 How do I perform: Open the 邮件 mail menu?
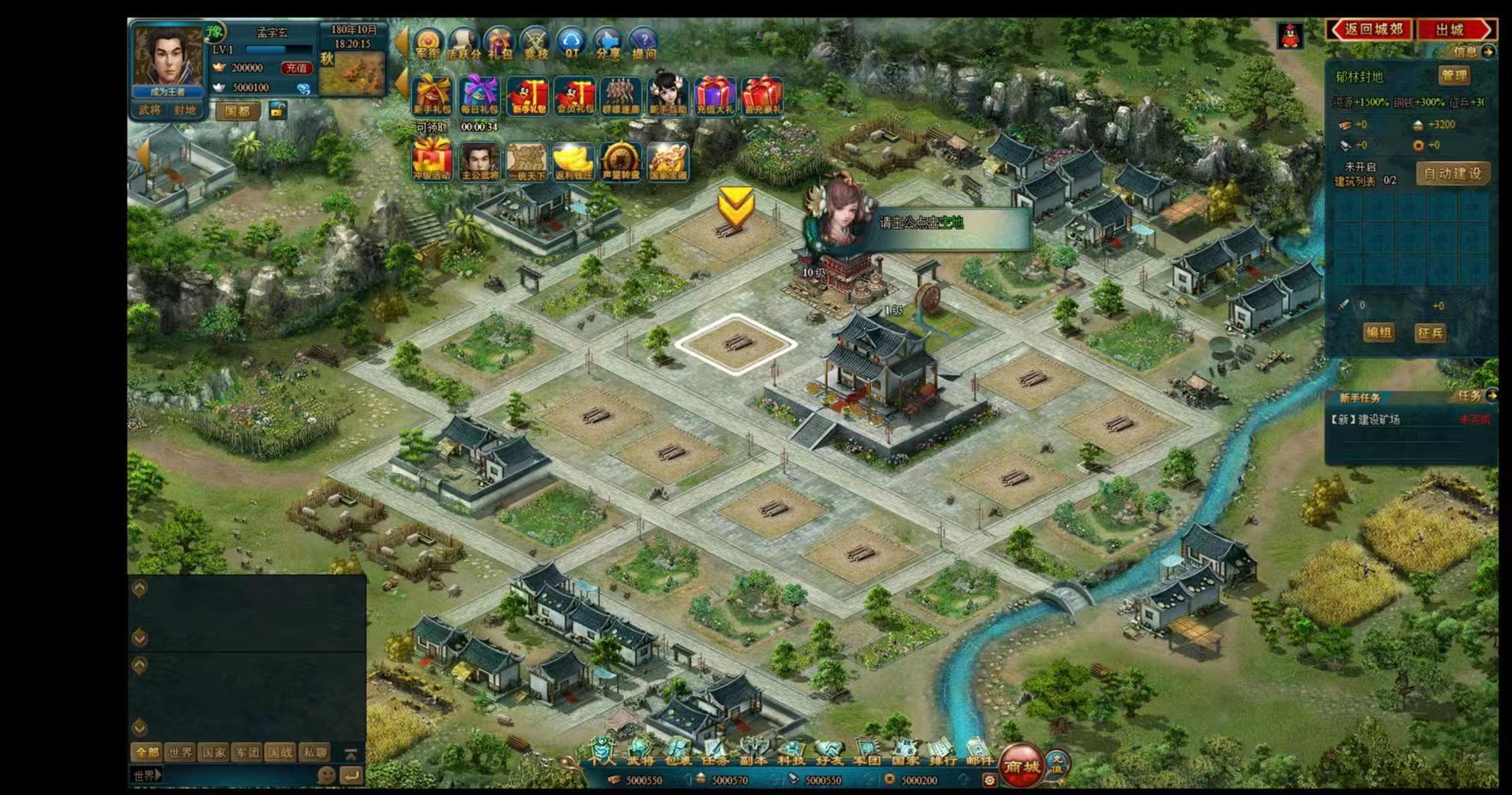979,754
